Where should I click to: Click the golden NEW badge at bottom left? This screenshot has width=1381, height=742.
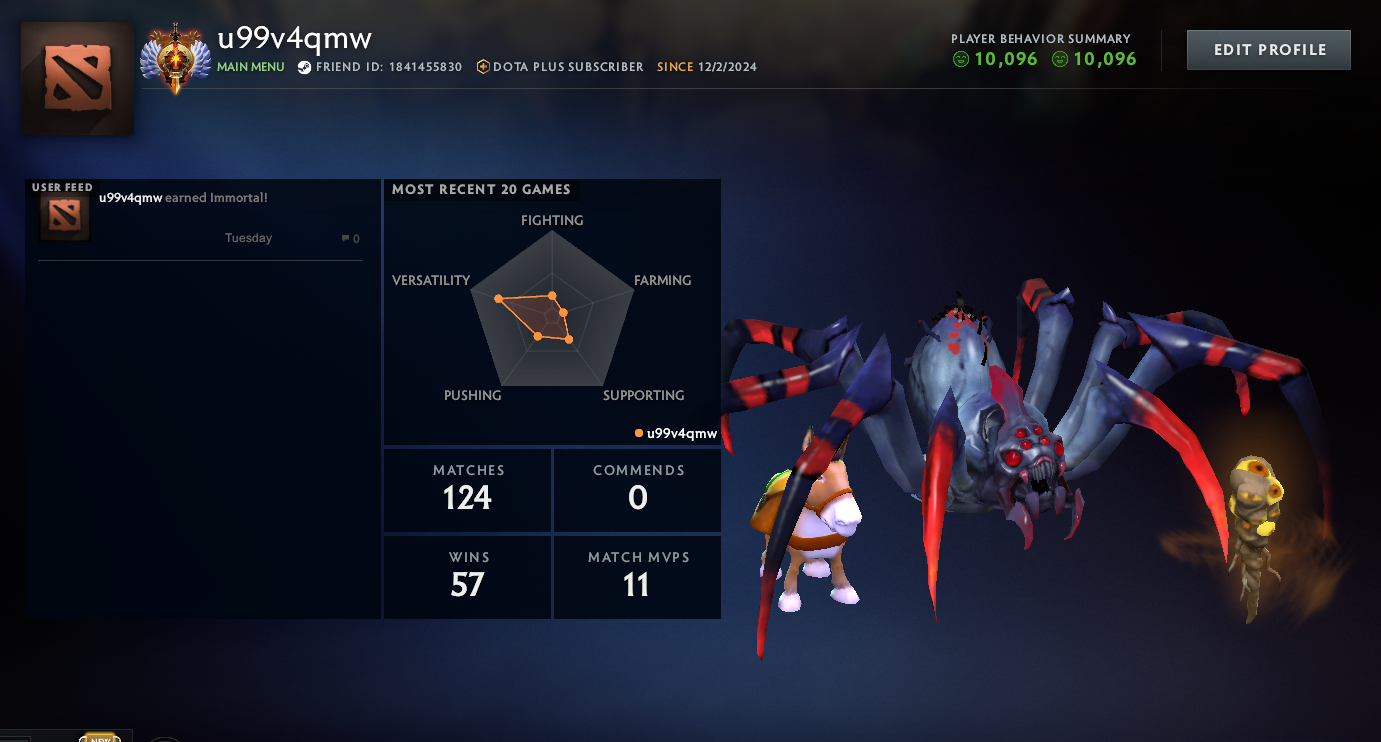point(100,737)
